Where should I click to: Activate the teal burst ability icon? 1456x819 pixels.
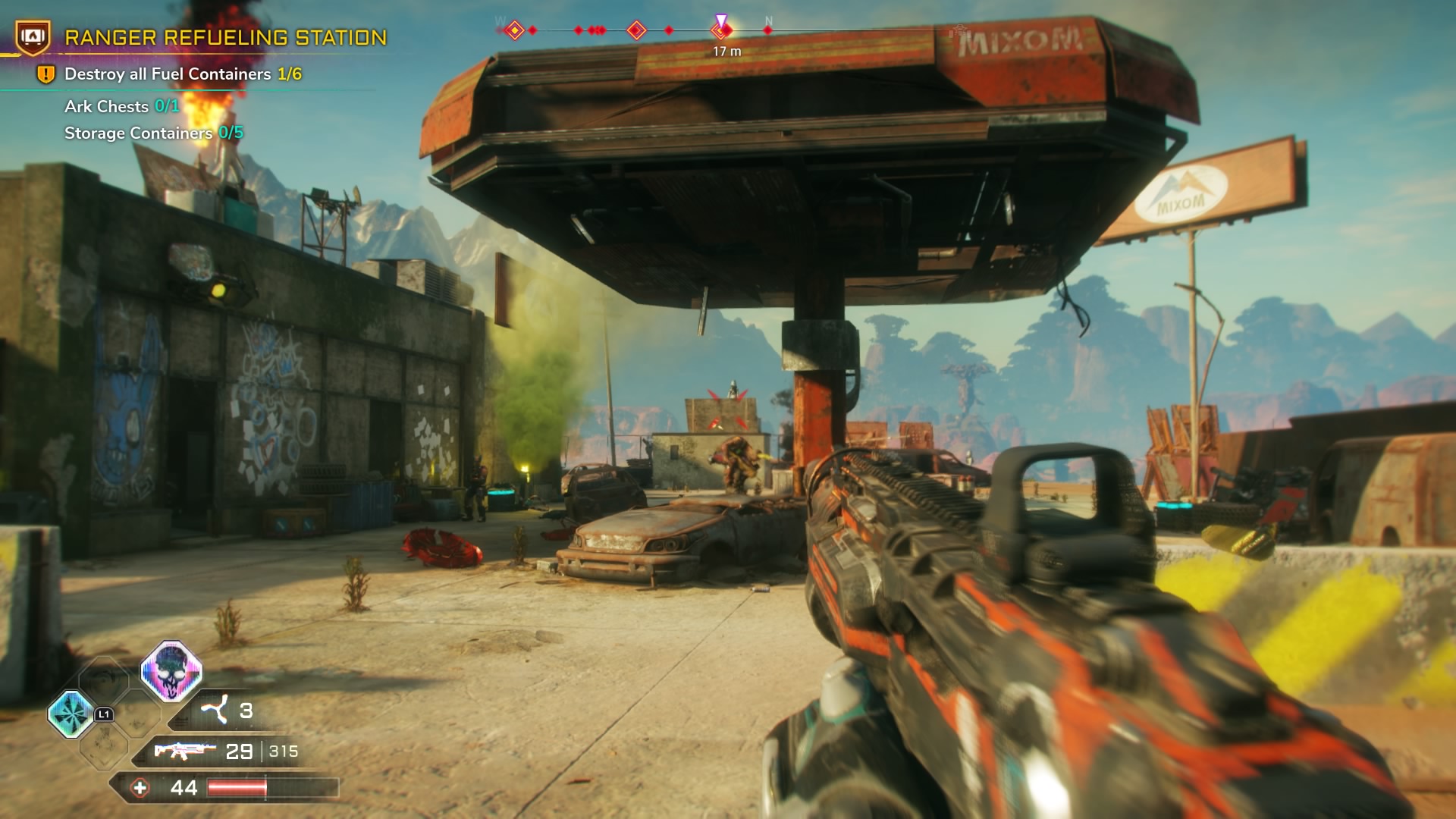tap(71, 714)
